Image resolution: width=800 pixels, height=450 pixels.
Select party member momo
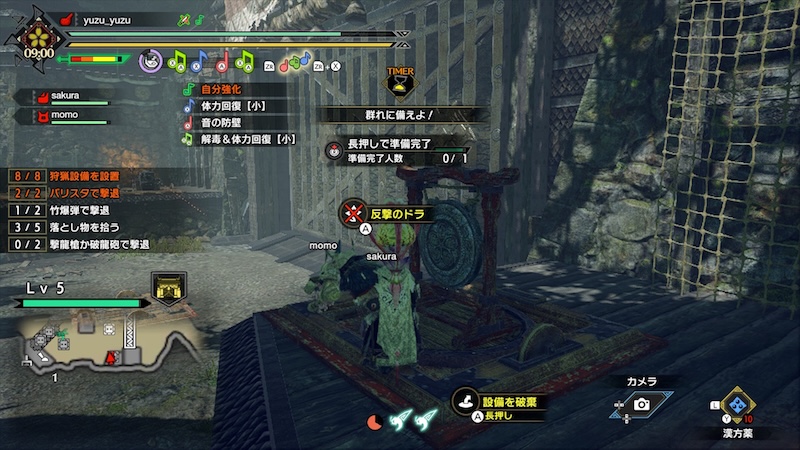click(x=64, y=116)
